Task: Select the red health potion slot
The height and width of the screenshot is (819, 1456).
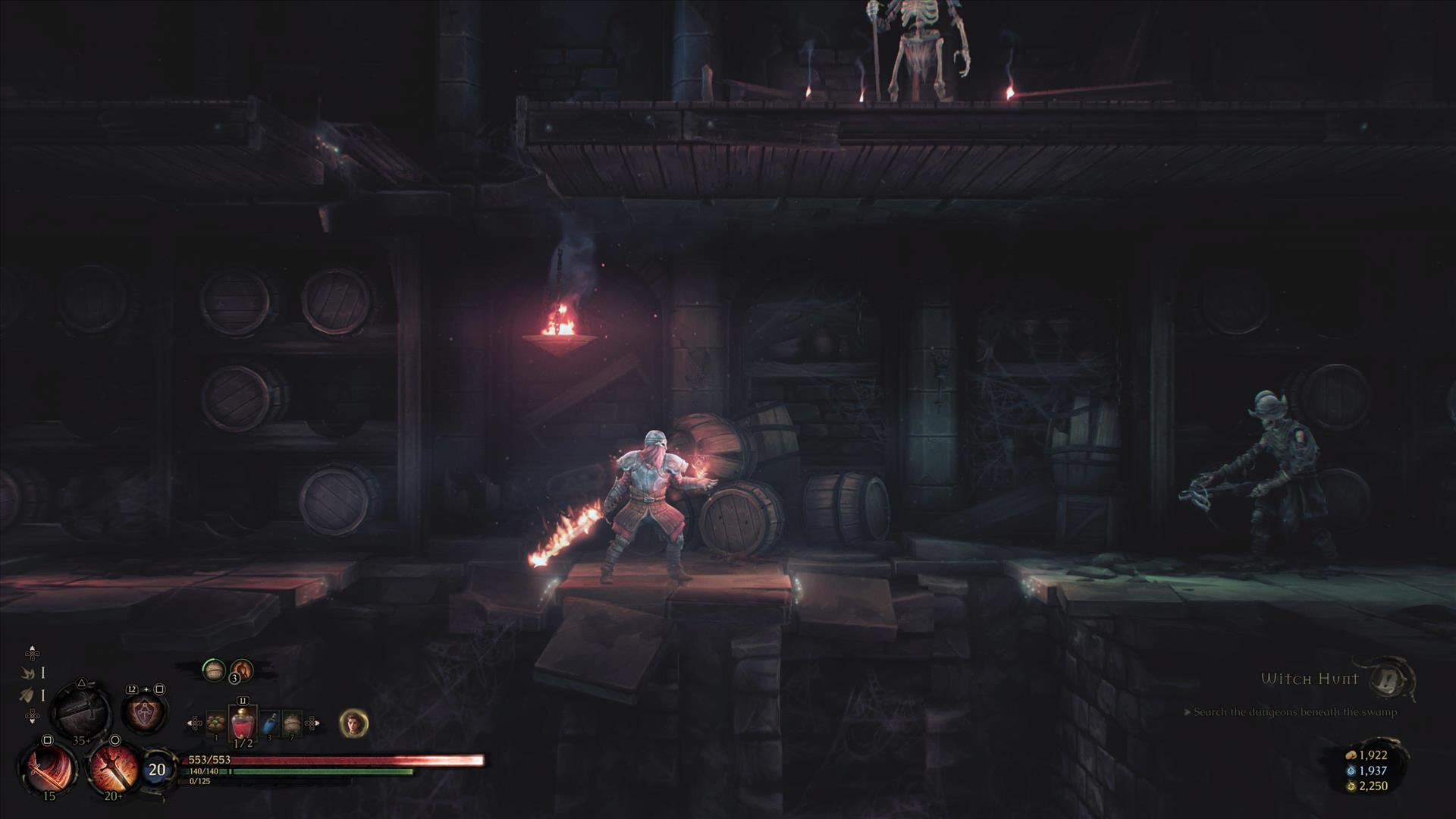Action: [243, 724]
